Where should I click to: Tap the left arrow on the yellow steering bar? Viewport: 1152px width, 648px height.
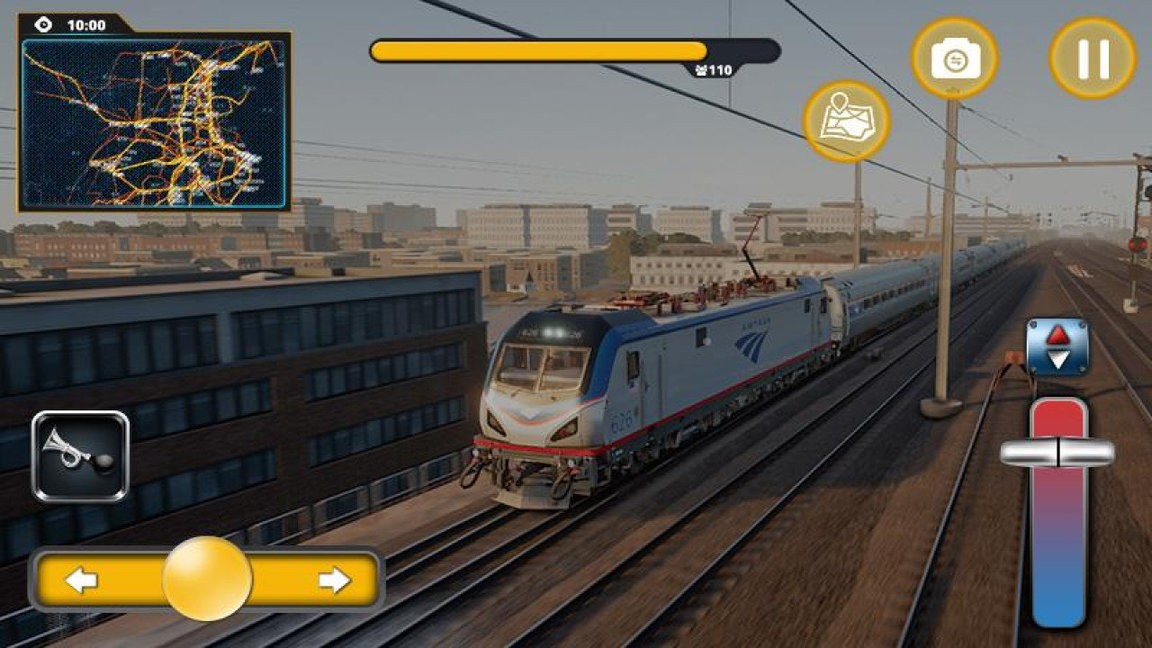[81, 580]
